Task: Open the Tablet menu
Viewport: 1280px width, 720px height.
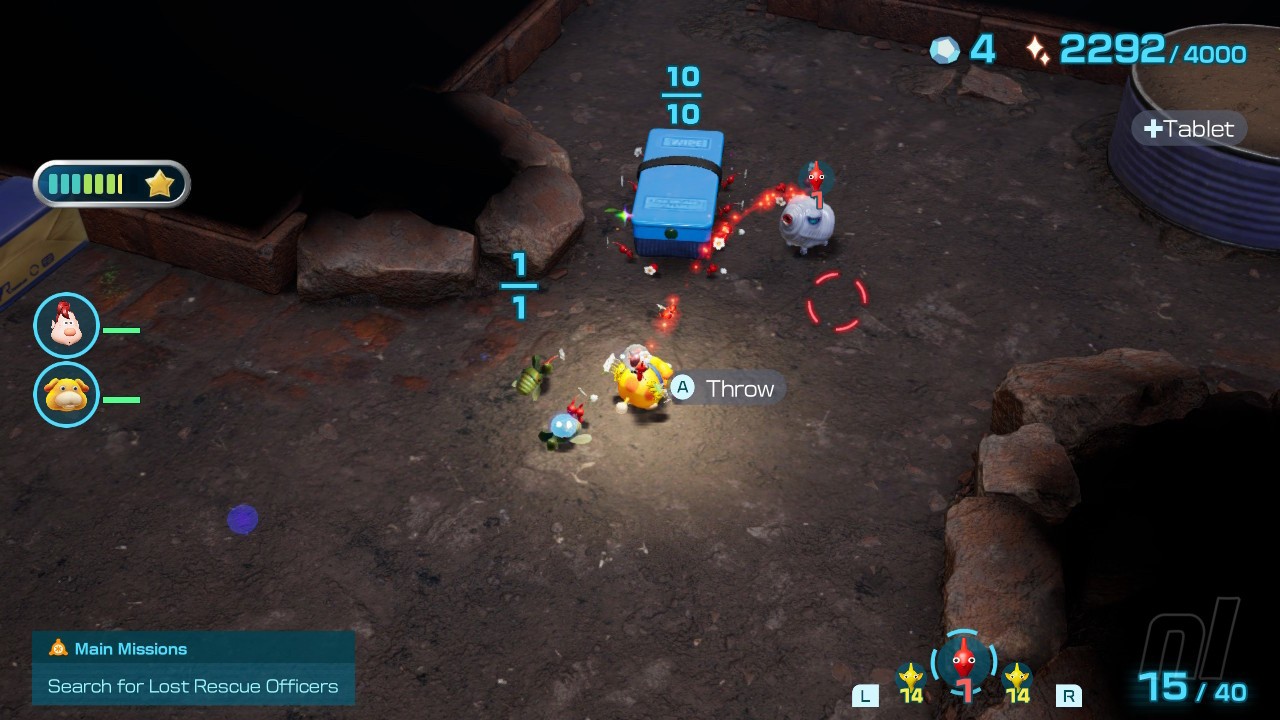Action: [x=1189, y=129]
